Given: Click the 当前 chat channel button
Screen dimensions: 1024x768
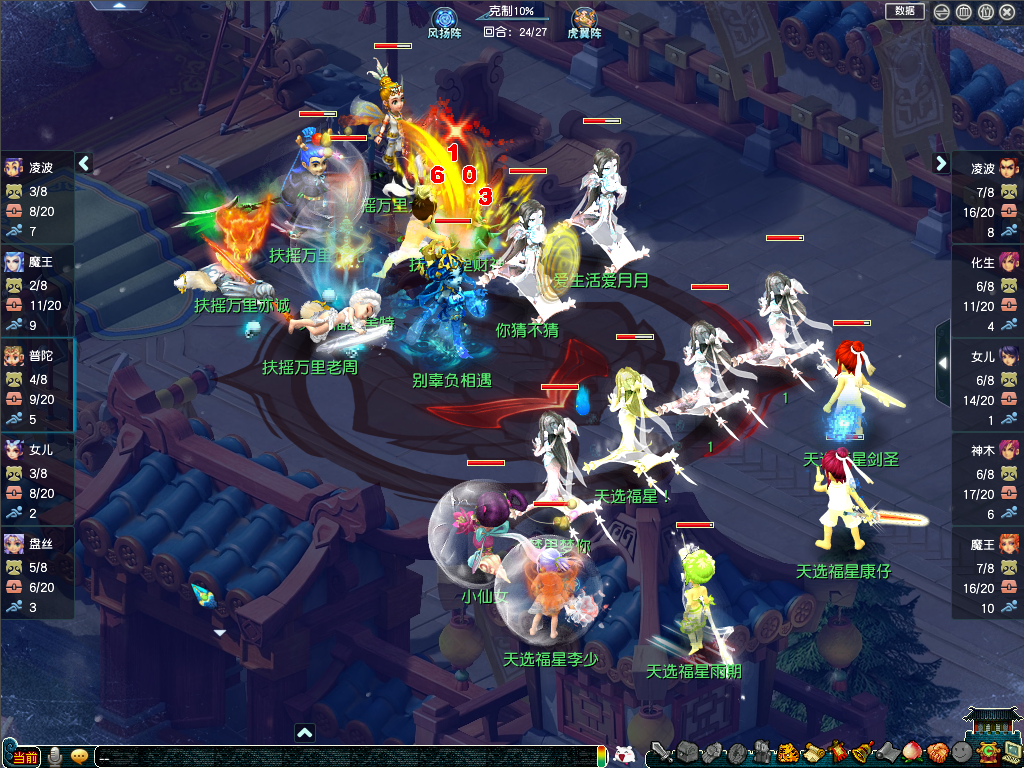Looking at the screenshot, I should (x=25, y=757).
